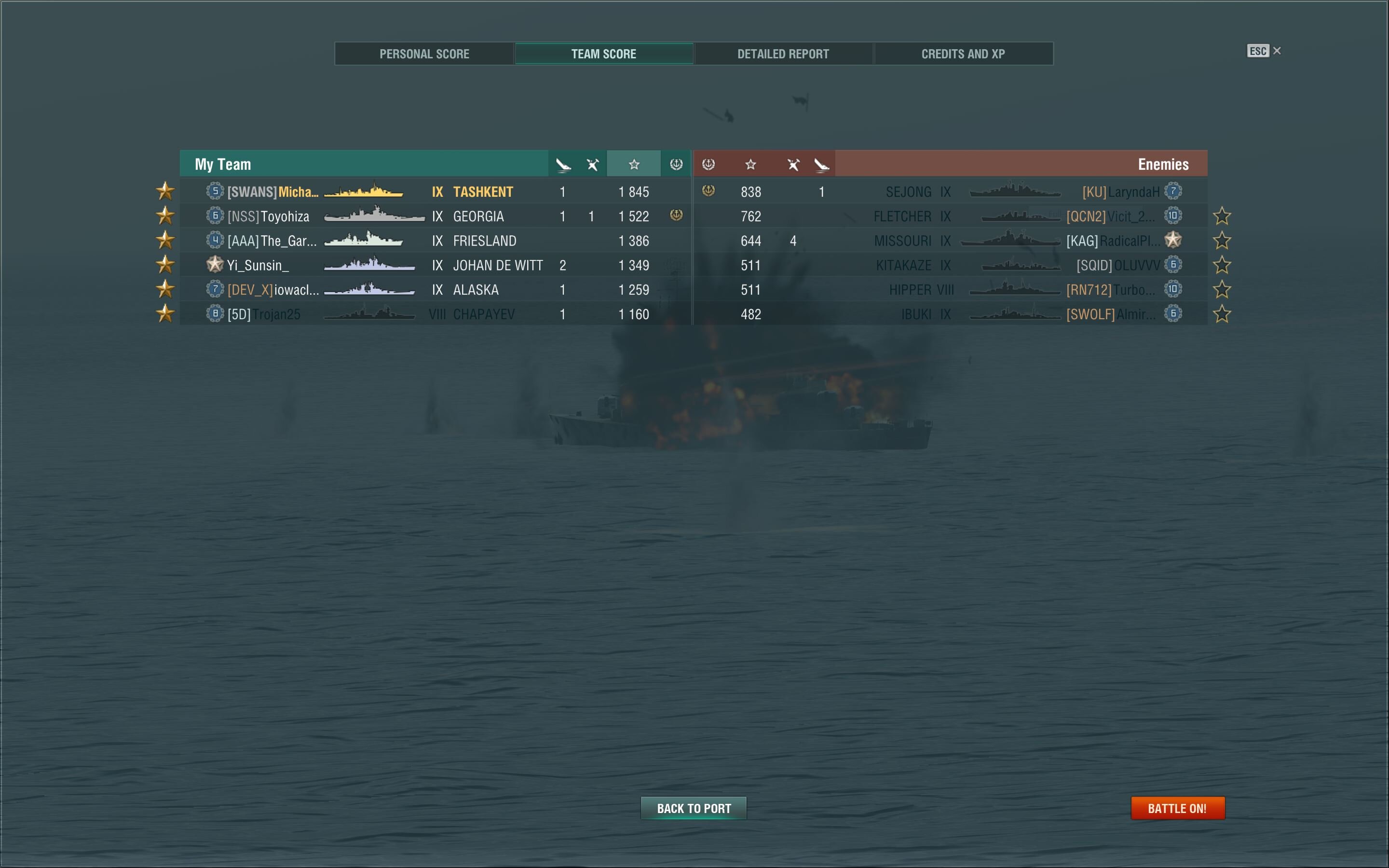Sort my team by base XP star
1389x868 pixels.
634,165
